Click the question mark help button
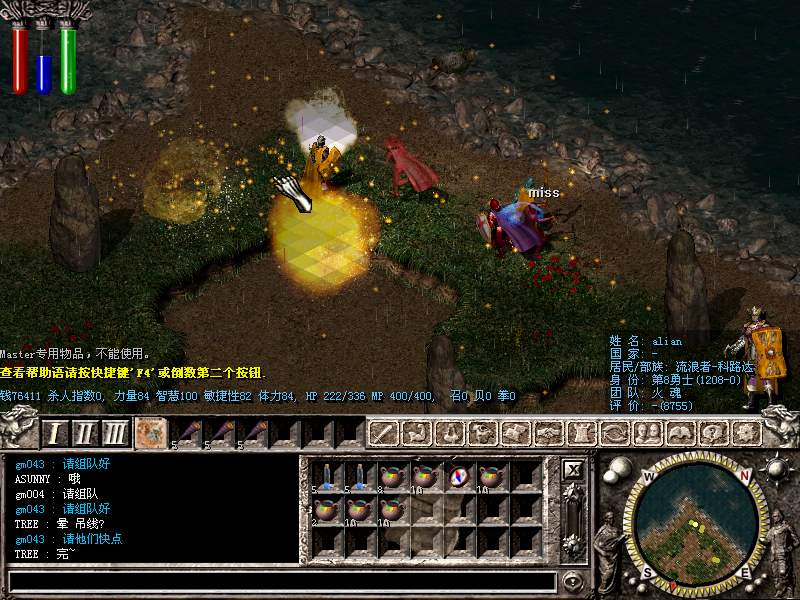This screenshot has height=600, width=800. point(712,433)
